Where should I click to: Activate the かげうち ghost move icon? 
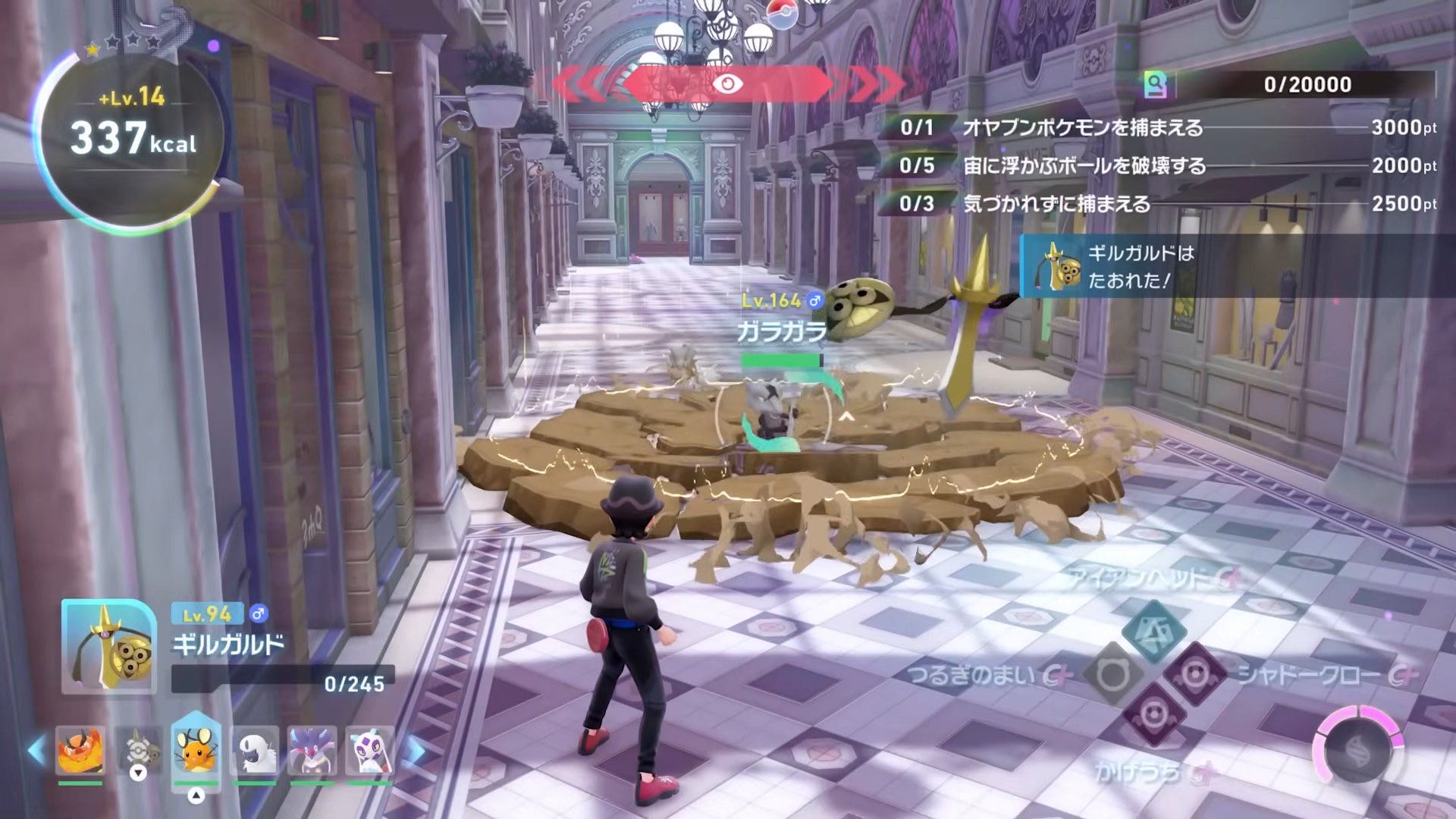(x=1153, y=715)
